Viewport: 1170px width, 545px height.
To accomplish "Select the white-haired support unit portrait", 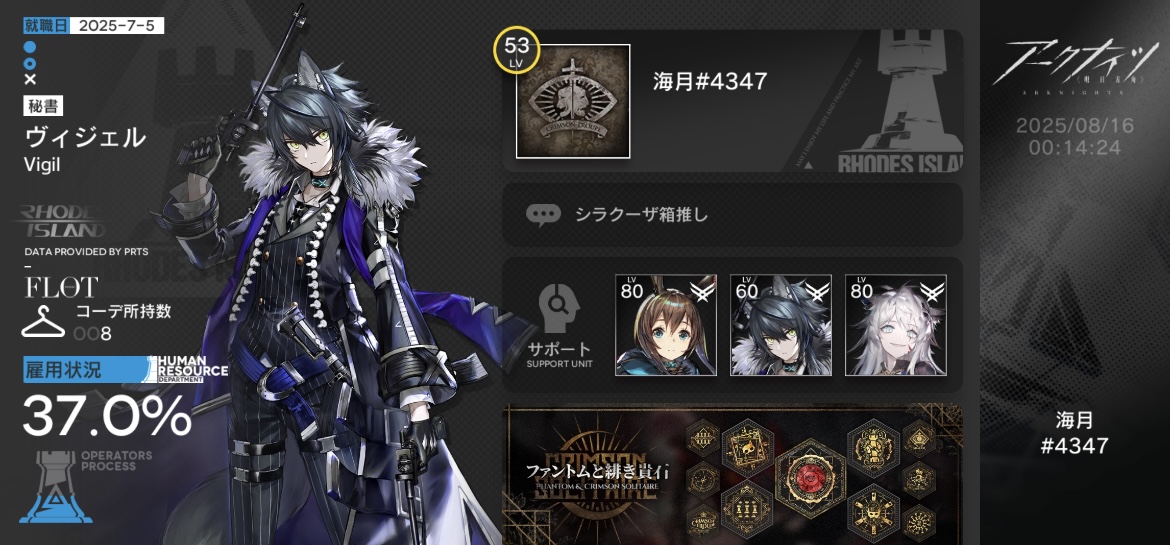I will (x=895, y=325).
